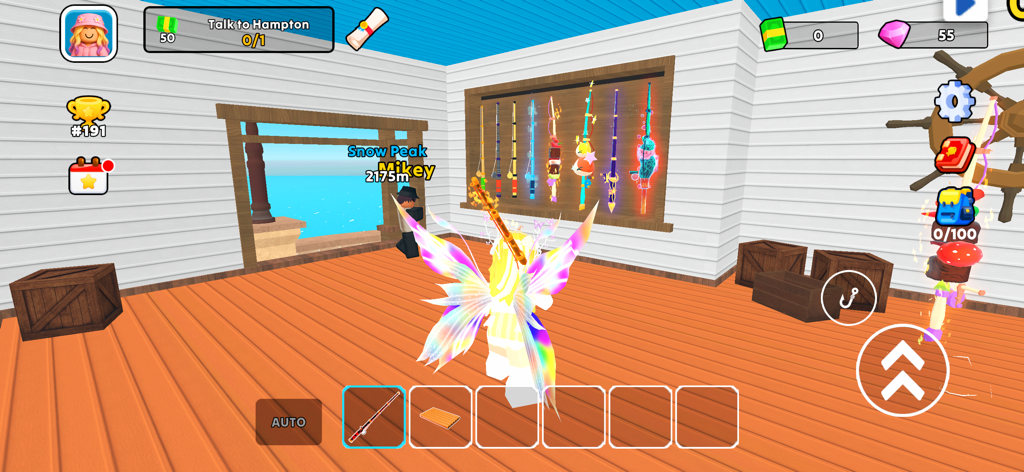
Task: Select the Talk to Hampton quest tracker
Action: point(239,30)
